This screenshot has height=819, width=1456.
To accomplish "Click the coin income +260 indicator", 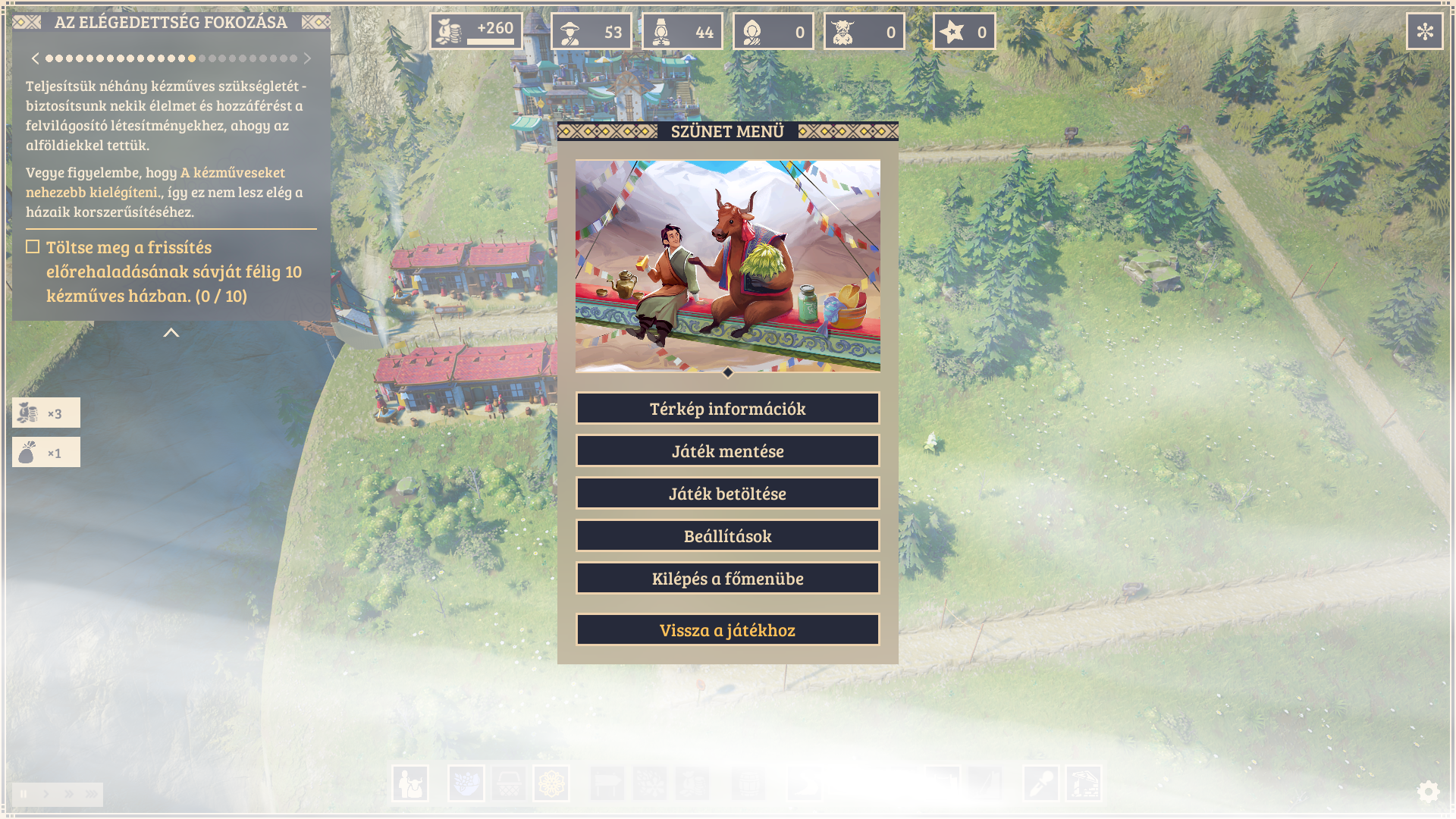I will tap(476, 32).
